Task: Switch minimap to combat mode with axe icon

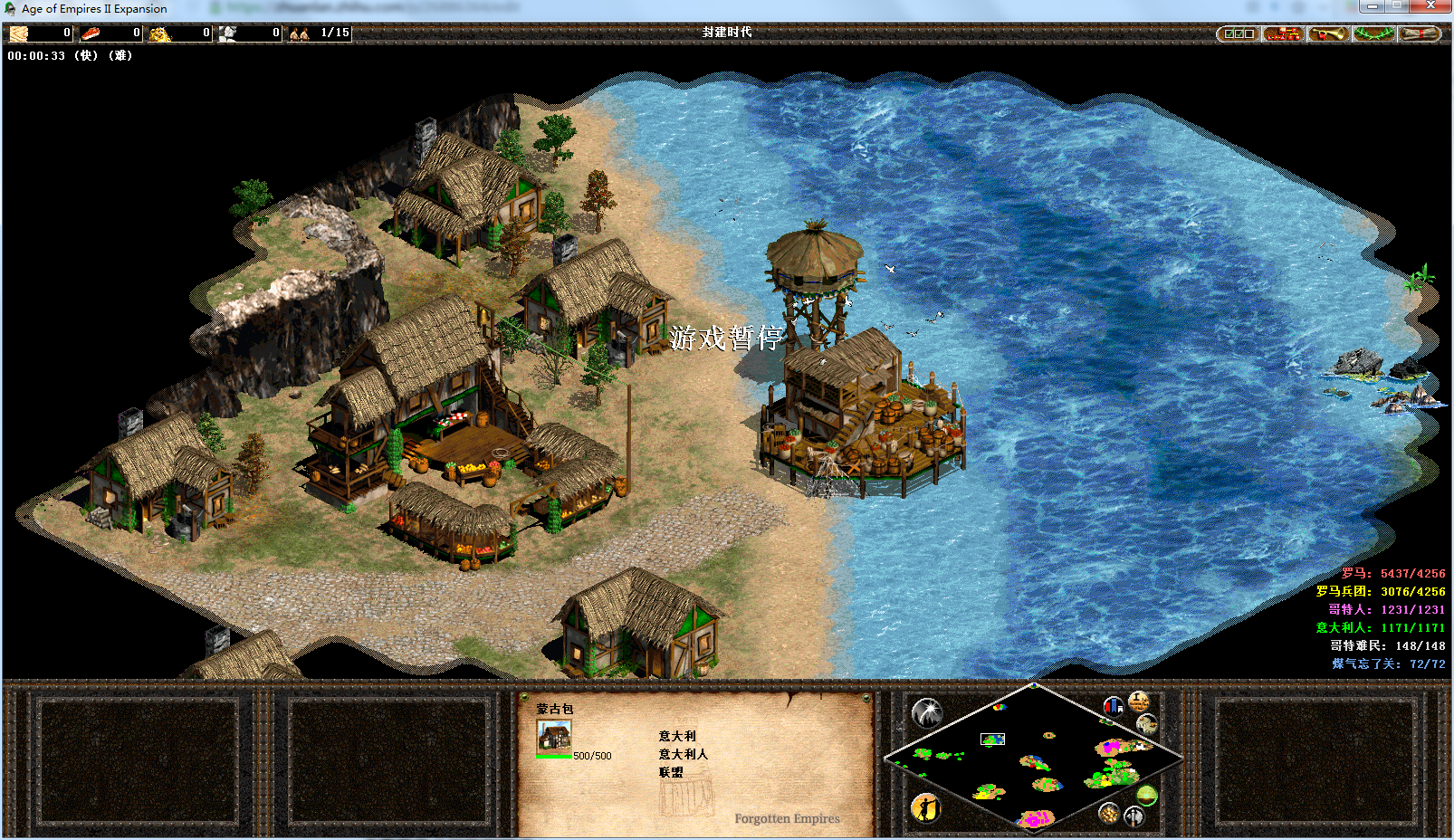Action: pos(1134,816)
